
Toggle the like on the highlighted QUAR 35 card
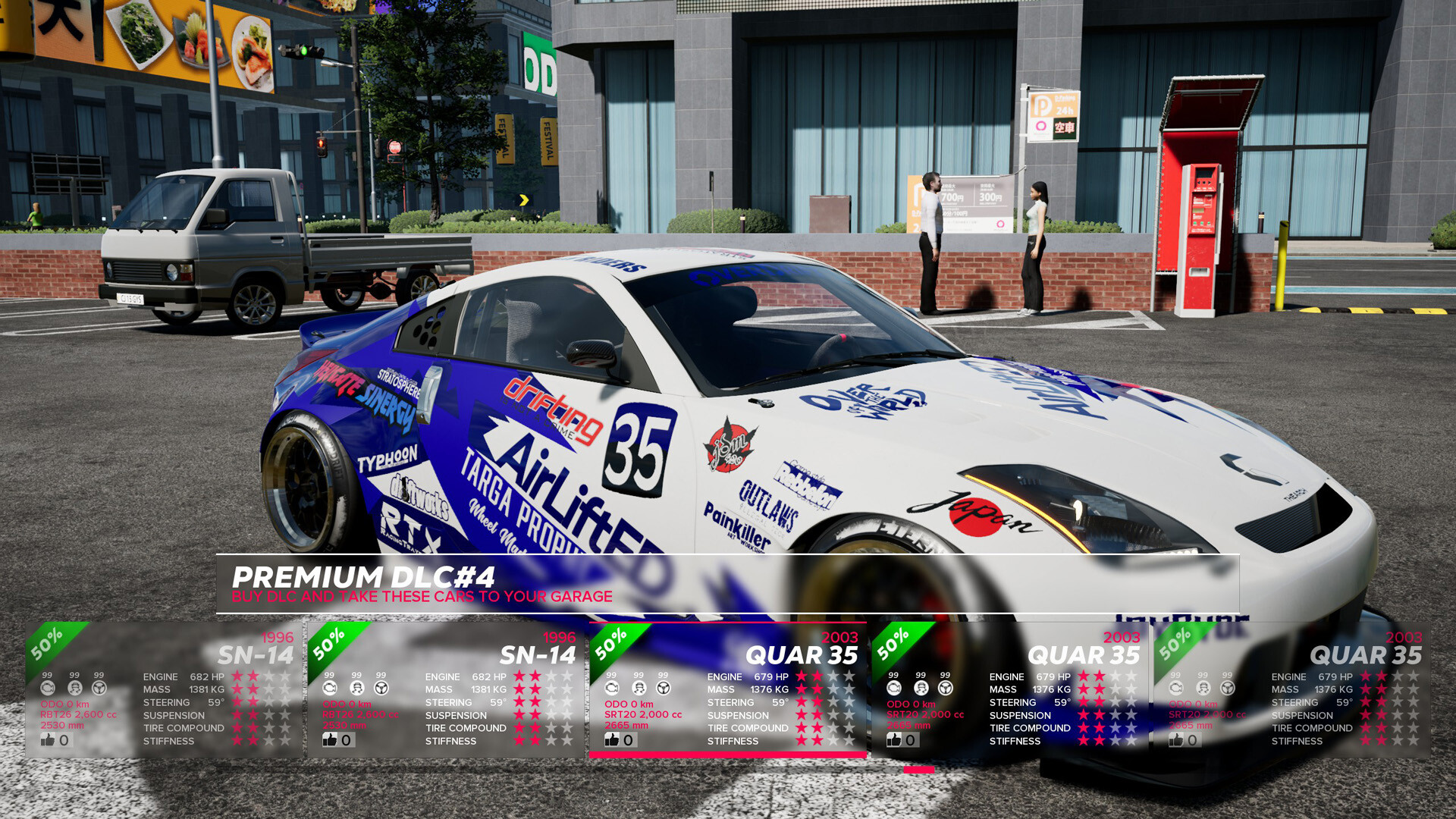tap(610, 739)
